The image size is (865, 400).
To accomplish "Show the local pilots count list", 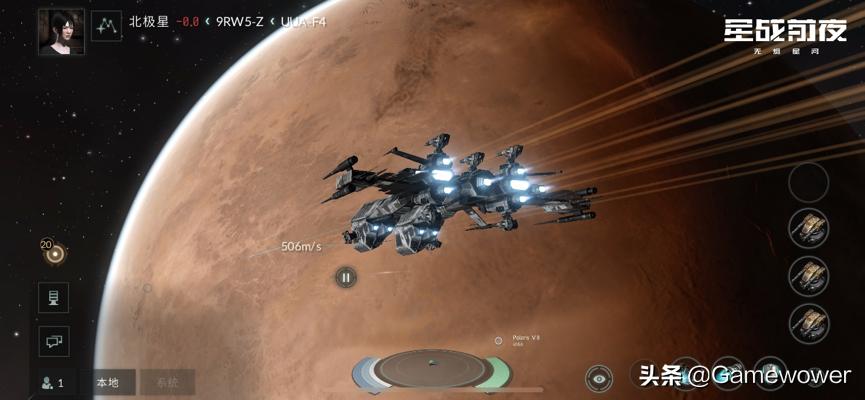I will click(x=53, y=382).
